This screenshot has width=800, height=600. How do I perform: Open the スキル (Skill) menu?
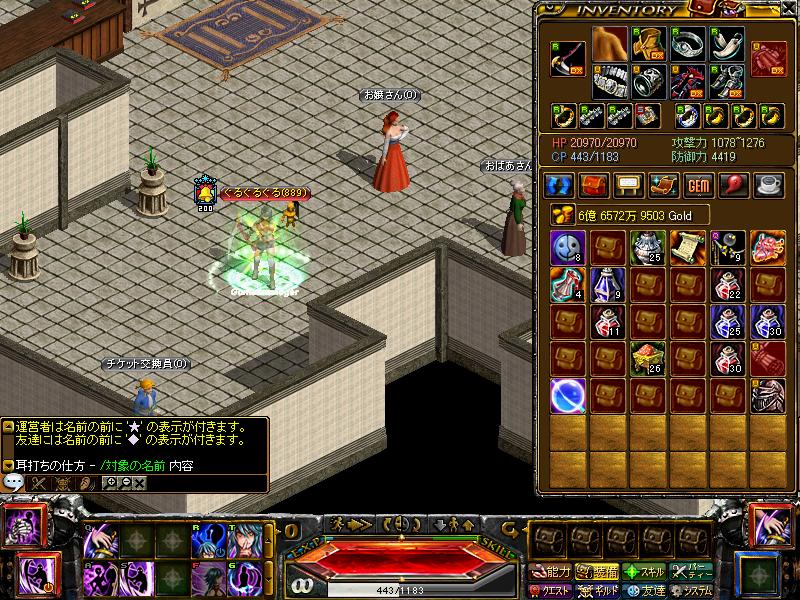point(647,572)
